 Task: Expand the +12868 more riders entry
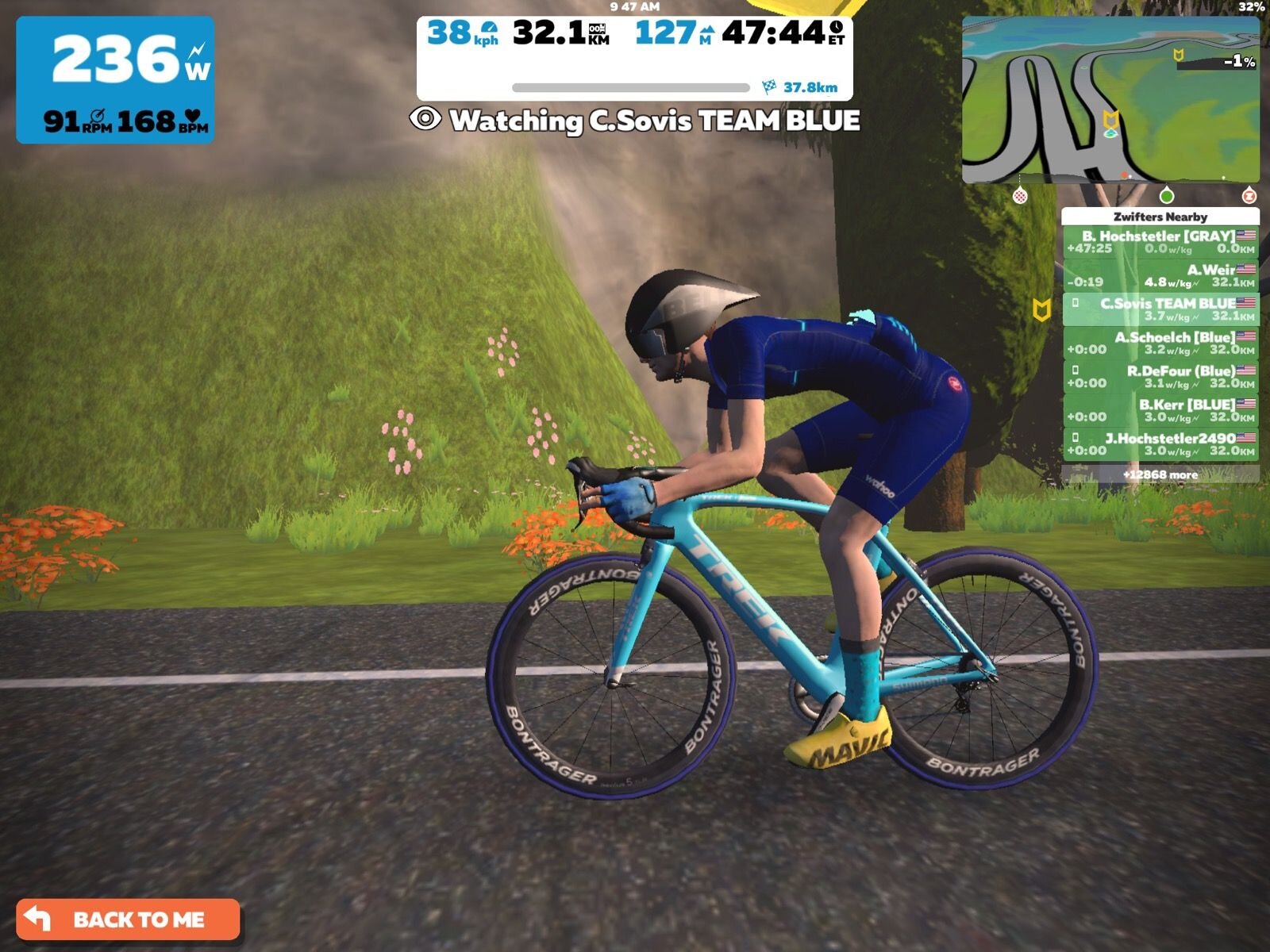click(1160, 474)
